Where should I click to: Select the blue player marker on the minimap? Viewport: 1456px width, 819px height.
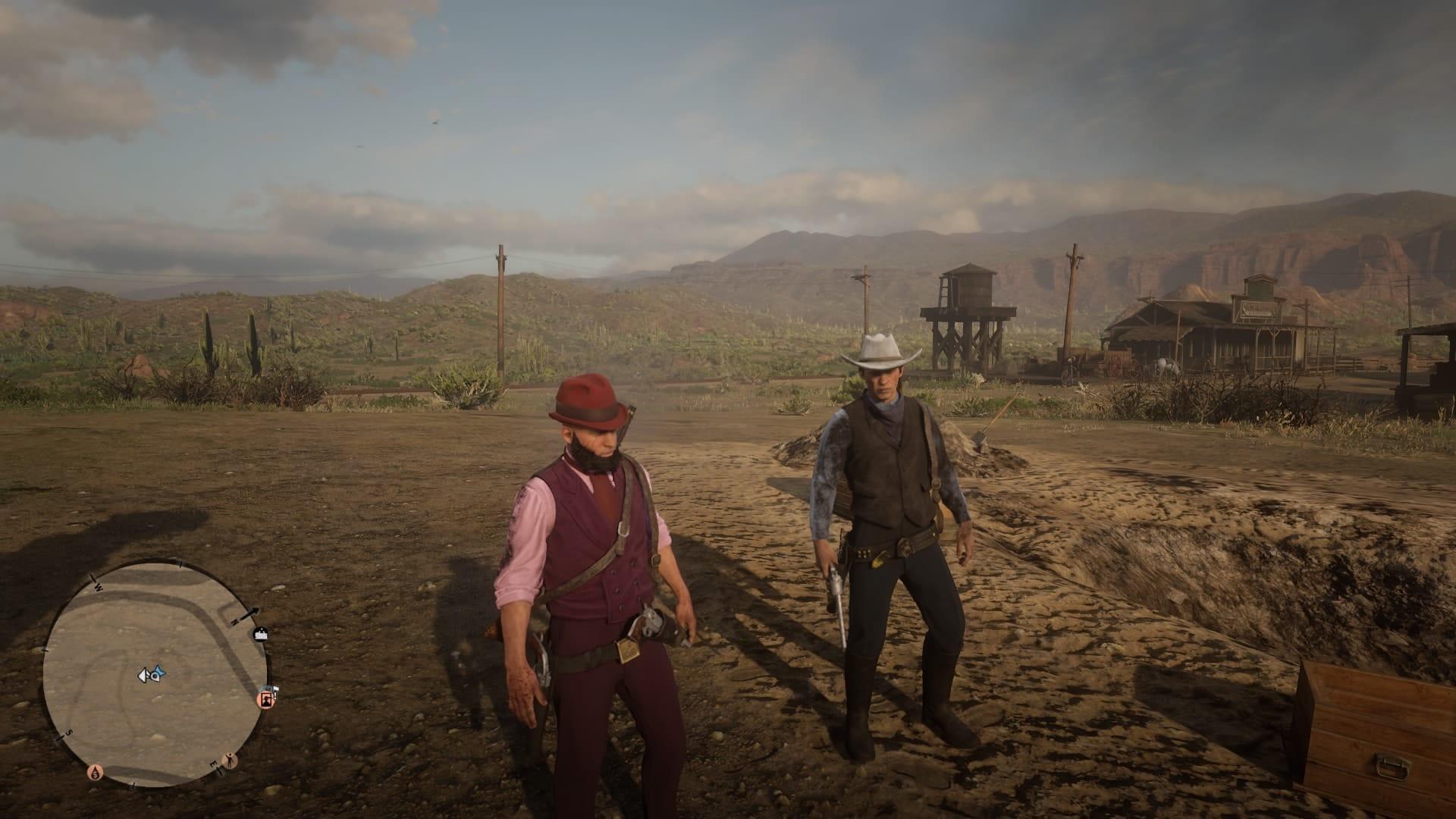159,673
